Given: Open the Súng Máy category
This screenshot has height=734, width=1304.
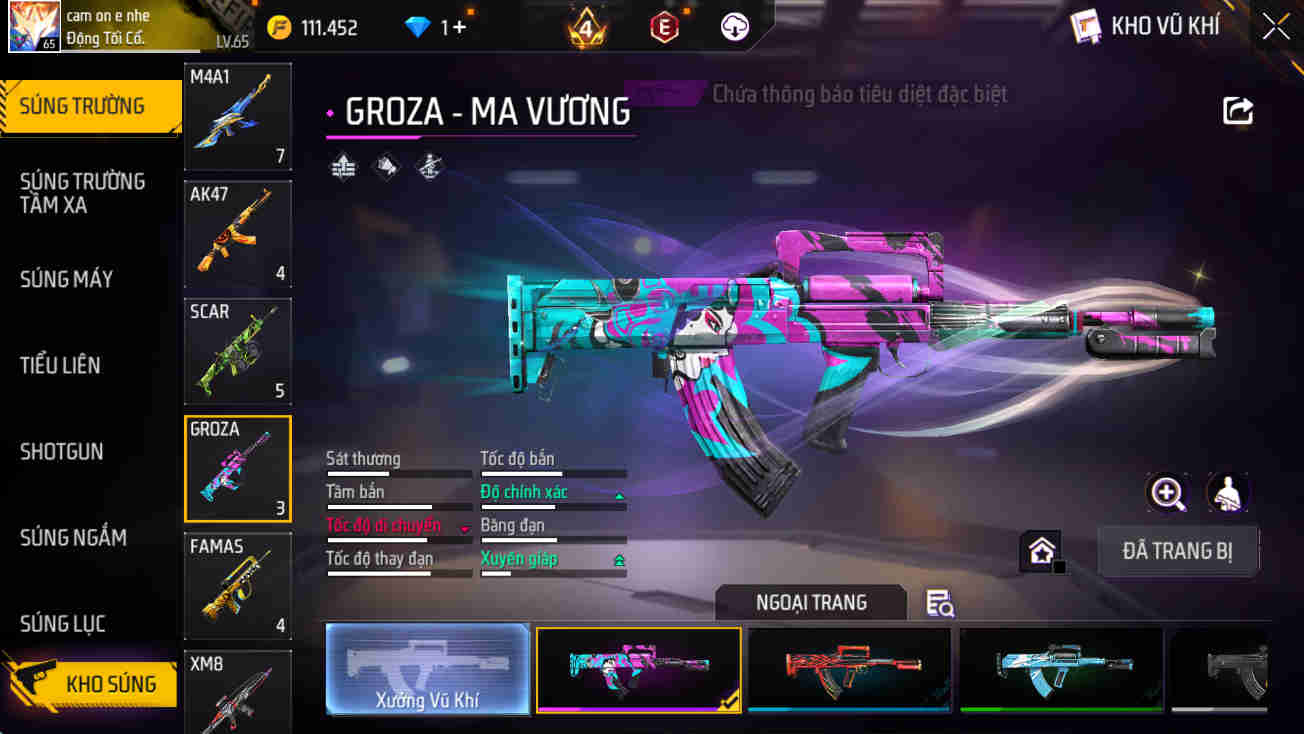Looking at the screenshot, I should (66, 279).
